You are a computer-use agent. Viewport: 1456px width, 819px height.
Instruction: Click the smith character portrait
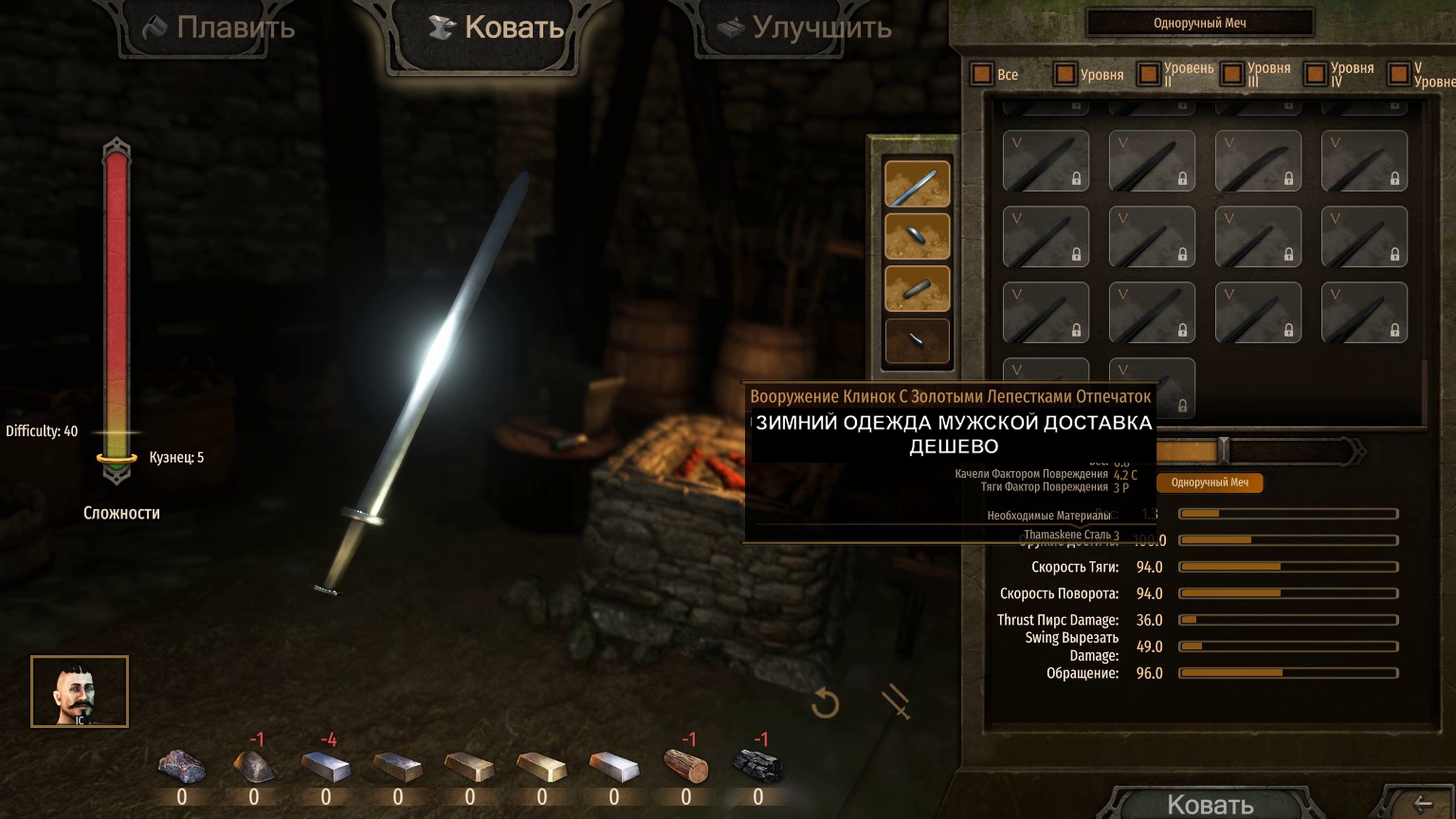80,691
